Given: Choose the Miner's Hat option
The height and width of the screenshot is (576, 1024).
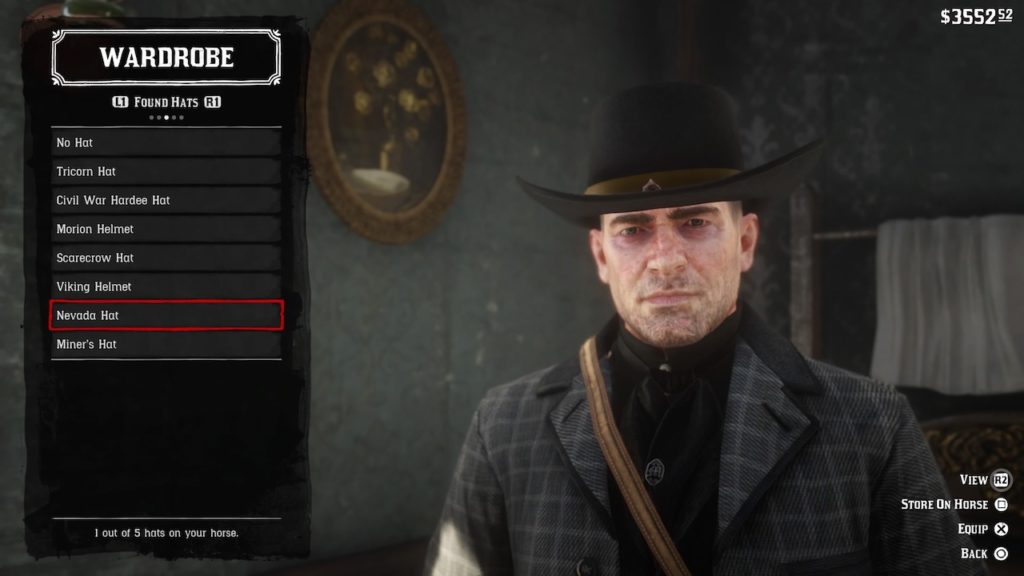Looking at the screenshot, I should tap(166, 344).
